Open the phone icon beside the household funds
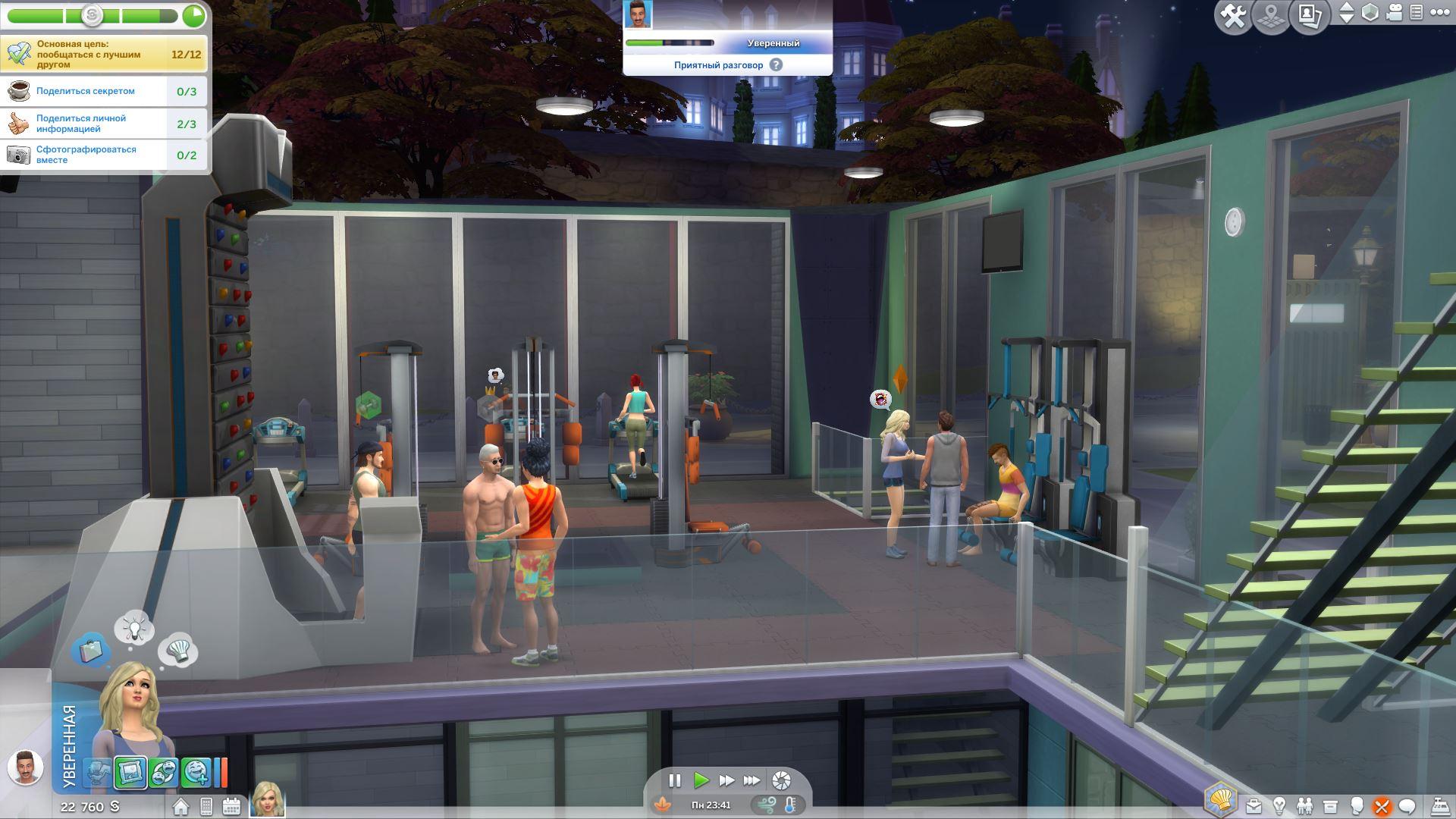The image size is (1456, 819). pos(206,806)
